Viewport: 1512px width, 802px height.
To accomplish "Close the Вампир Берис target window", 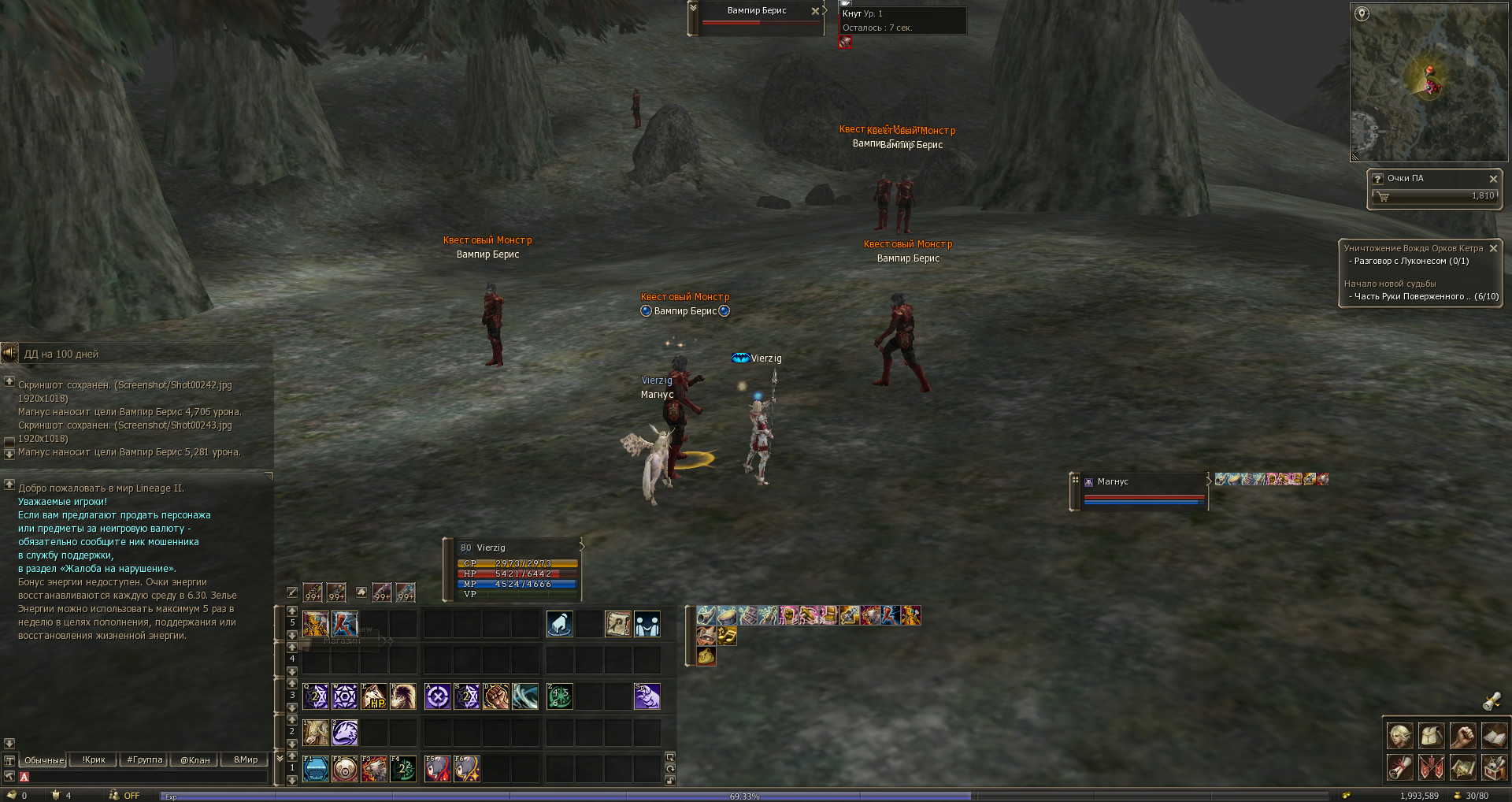I will [x=815, y=11].
